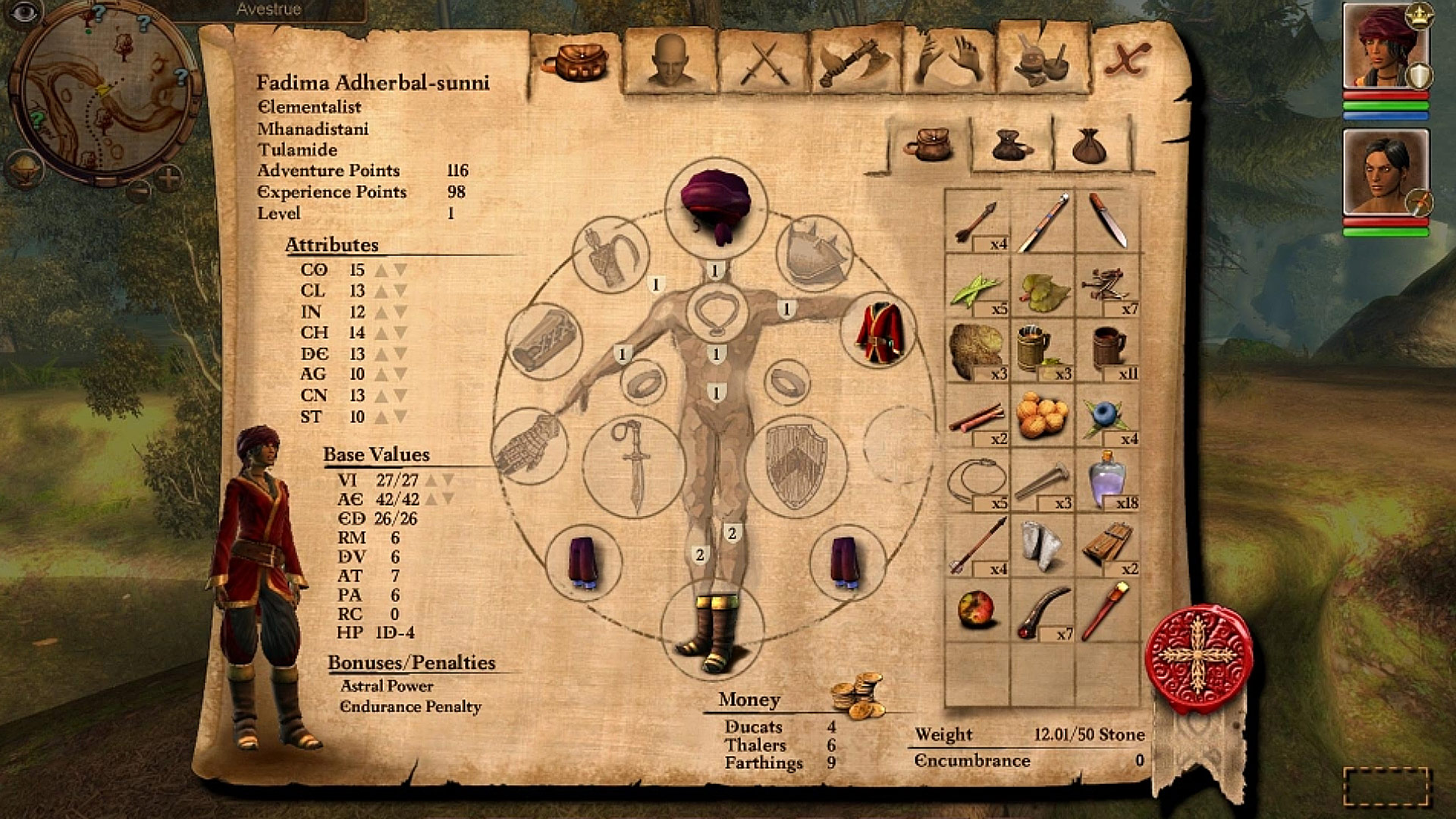Screen dimensions: 1456x819
Task: Select the equipped purple turban slot
Action: 716,203
